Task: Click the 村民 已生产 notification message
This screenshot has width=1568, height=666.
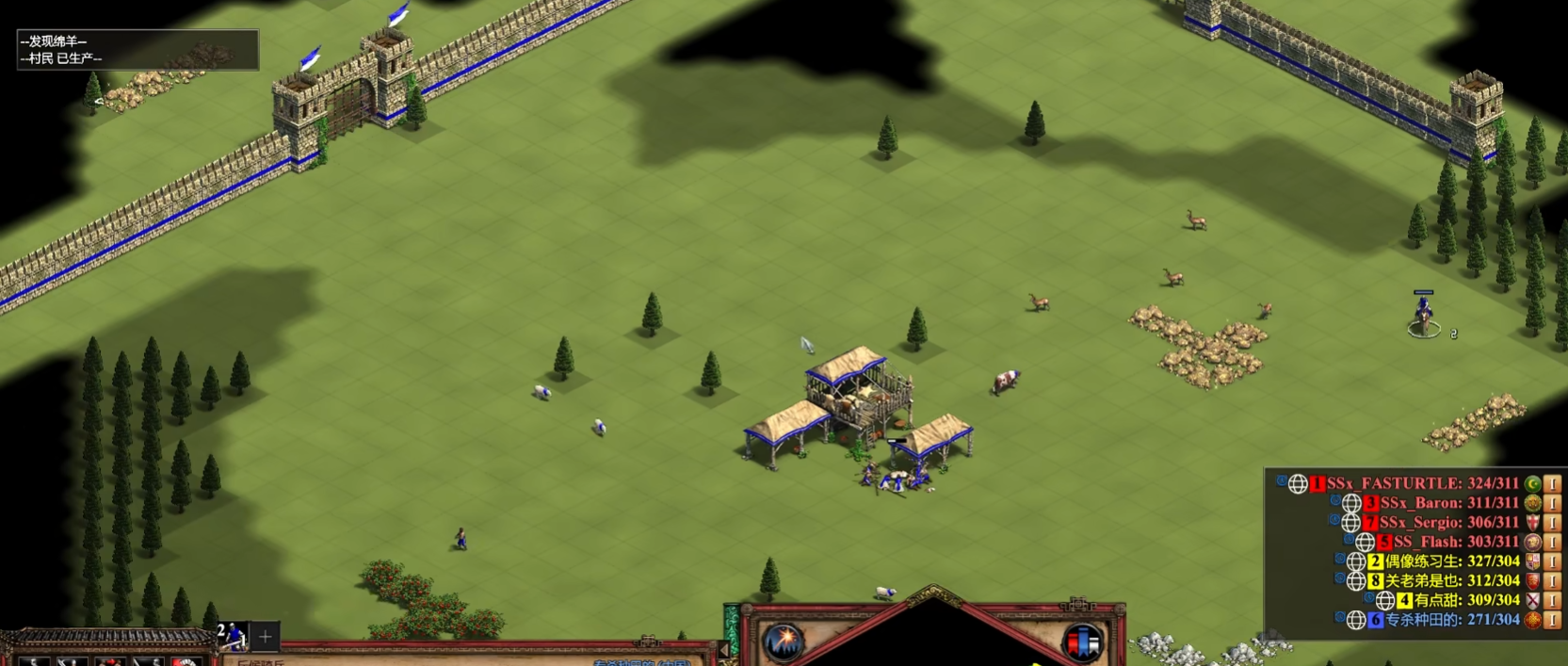Action: click(61, 58)
